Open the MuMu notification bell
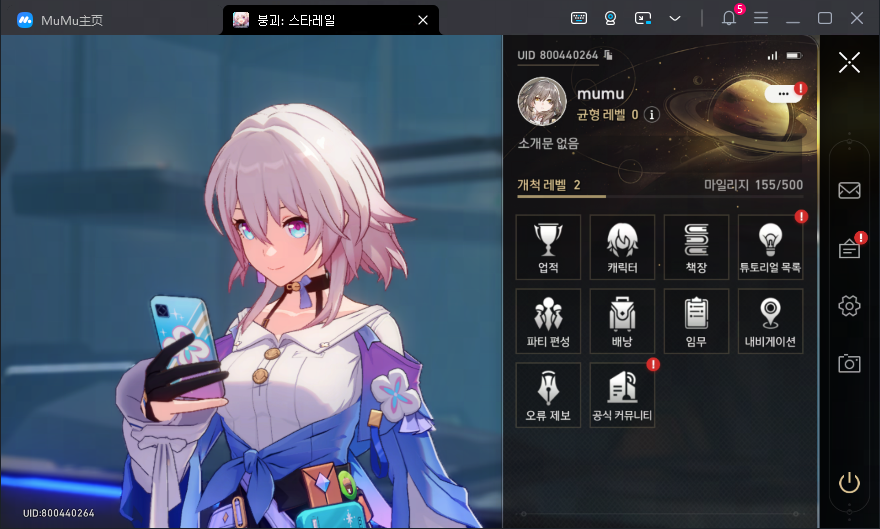The height and width of the screenshot is (529, 880). click(x=728, y=19)
